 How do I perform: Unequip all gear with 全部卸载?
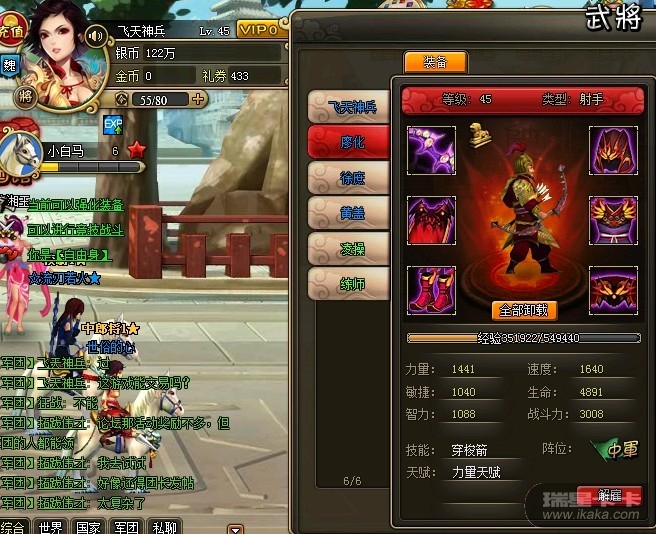click(524, 310)
